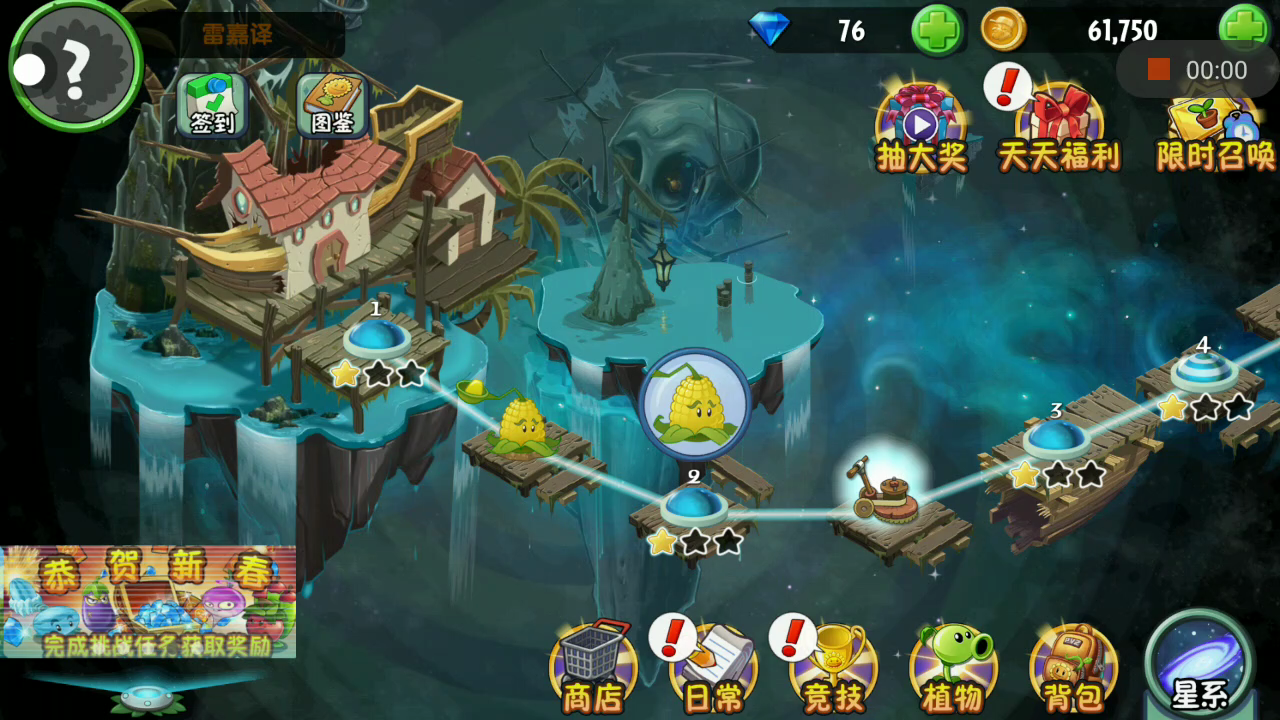Open the 图鉴 almanac book
Viewport: 1280px width, 720px height.
(x=333, y=105)
